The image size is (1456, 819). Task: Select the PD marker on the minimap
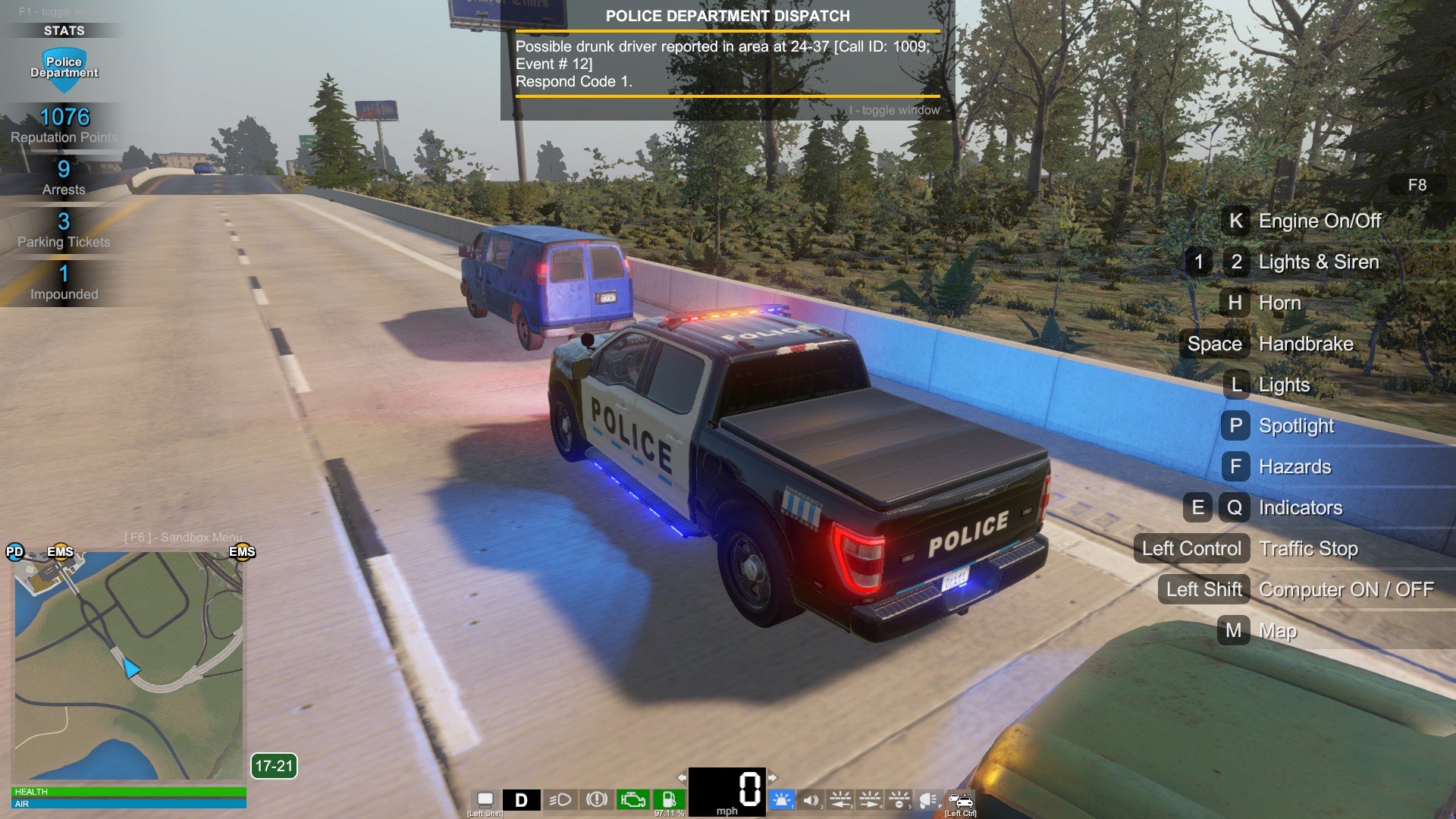15,551
